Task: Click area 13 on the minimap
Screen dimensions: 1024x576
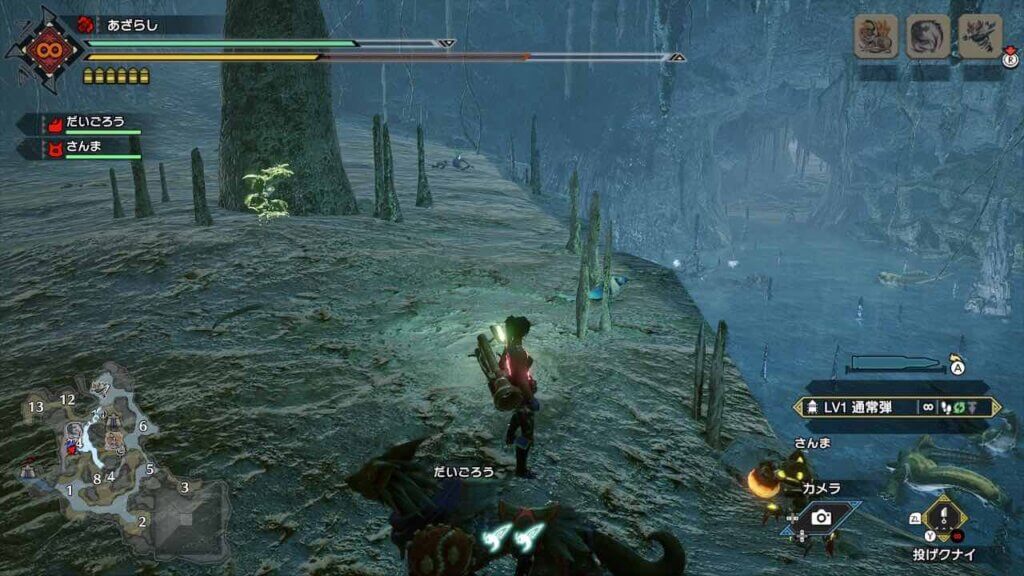Action: 36,407
